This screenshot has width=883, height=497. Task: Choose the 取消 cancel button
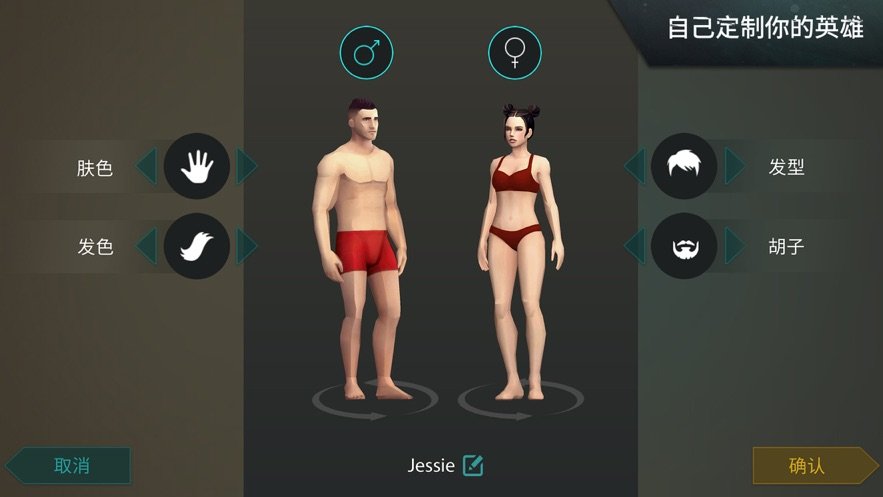(71, 465)
